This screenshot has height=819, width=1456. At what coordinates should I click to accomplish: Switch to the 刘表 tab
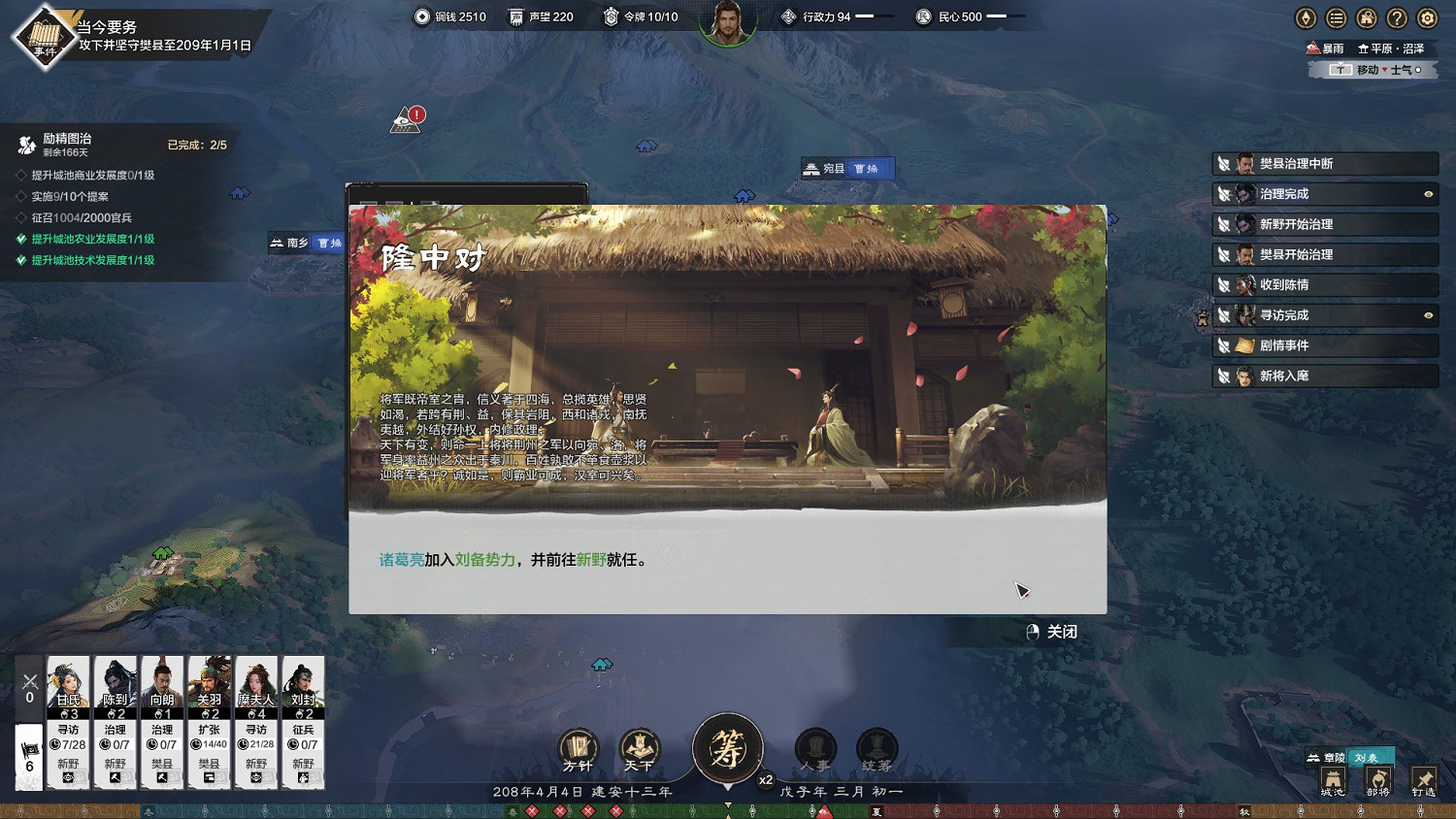[x=1366, y=755]
